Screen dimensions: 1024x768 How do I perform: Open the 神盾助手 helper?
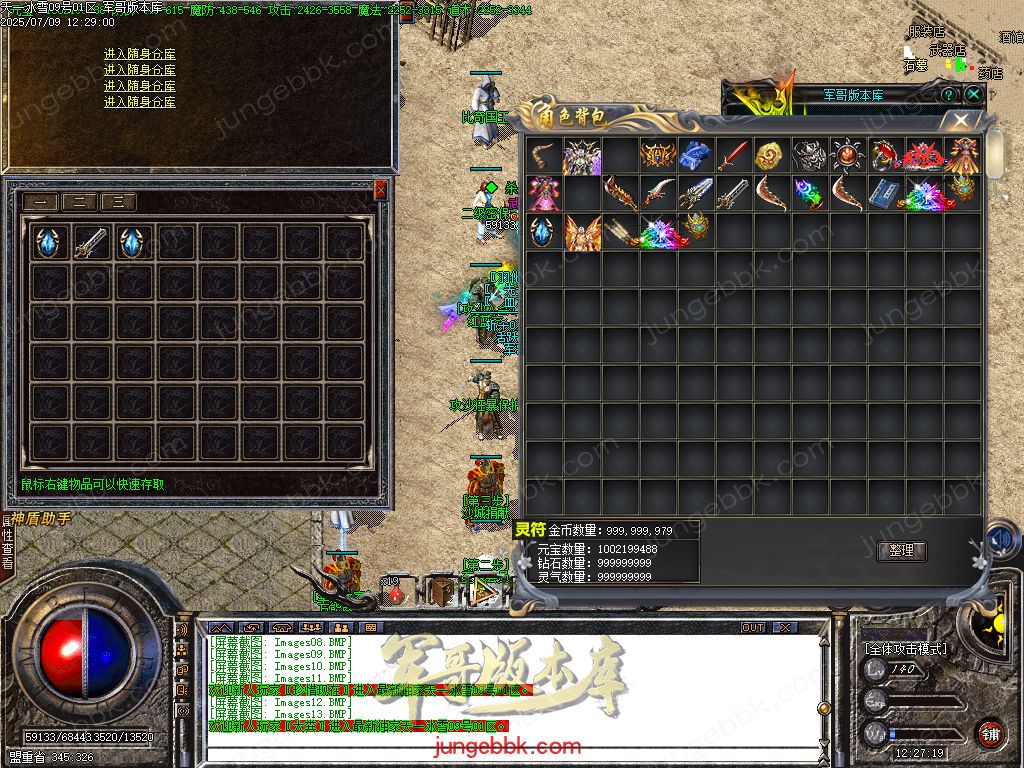point(42,519)
